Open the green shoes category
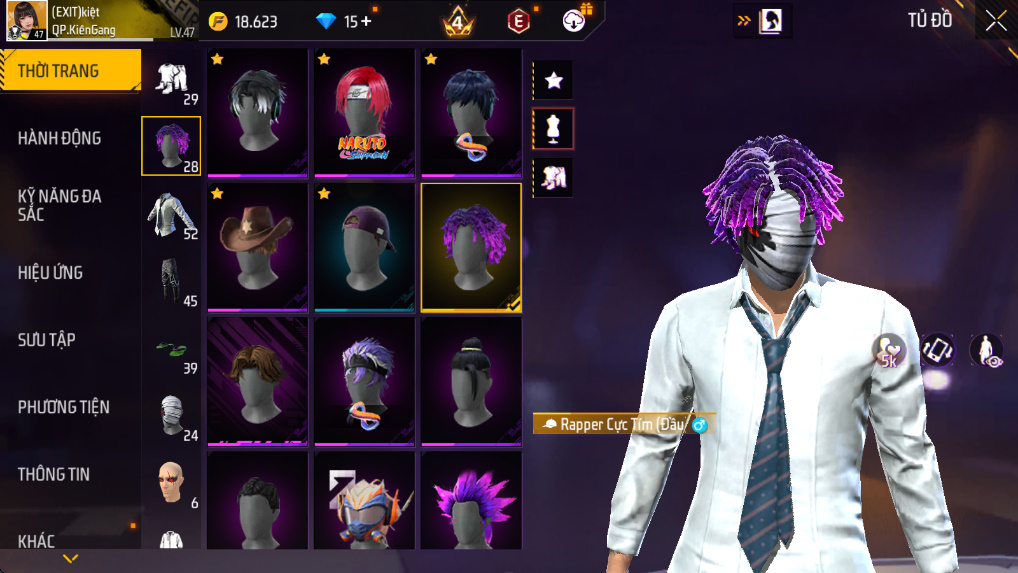This screenshot has height=573, width=1018. click(x=171, y=350)
